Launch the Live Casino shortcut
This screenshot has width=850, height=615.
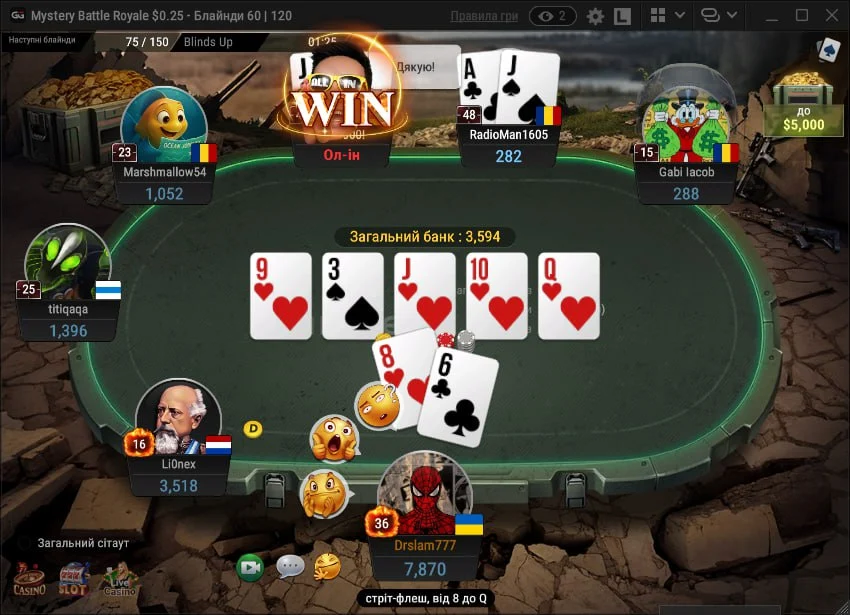point(119,577)
